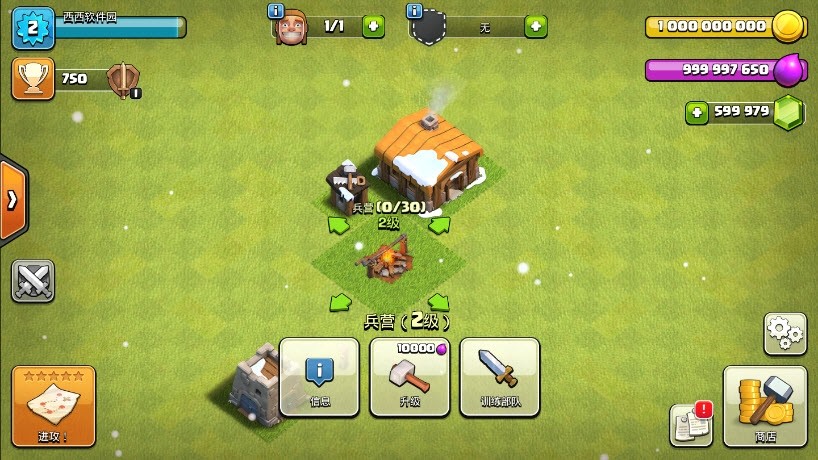Click the green plus beside the shield
This screenshot has height=460, width=818.
click(536, 26)
